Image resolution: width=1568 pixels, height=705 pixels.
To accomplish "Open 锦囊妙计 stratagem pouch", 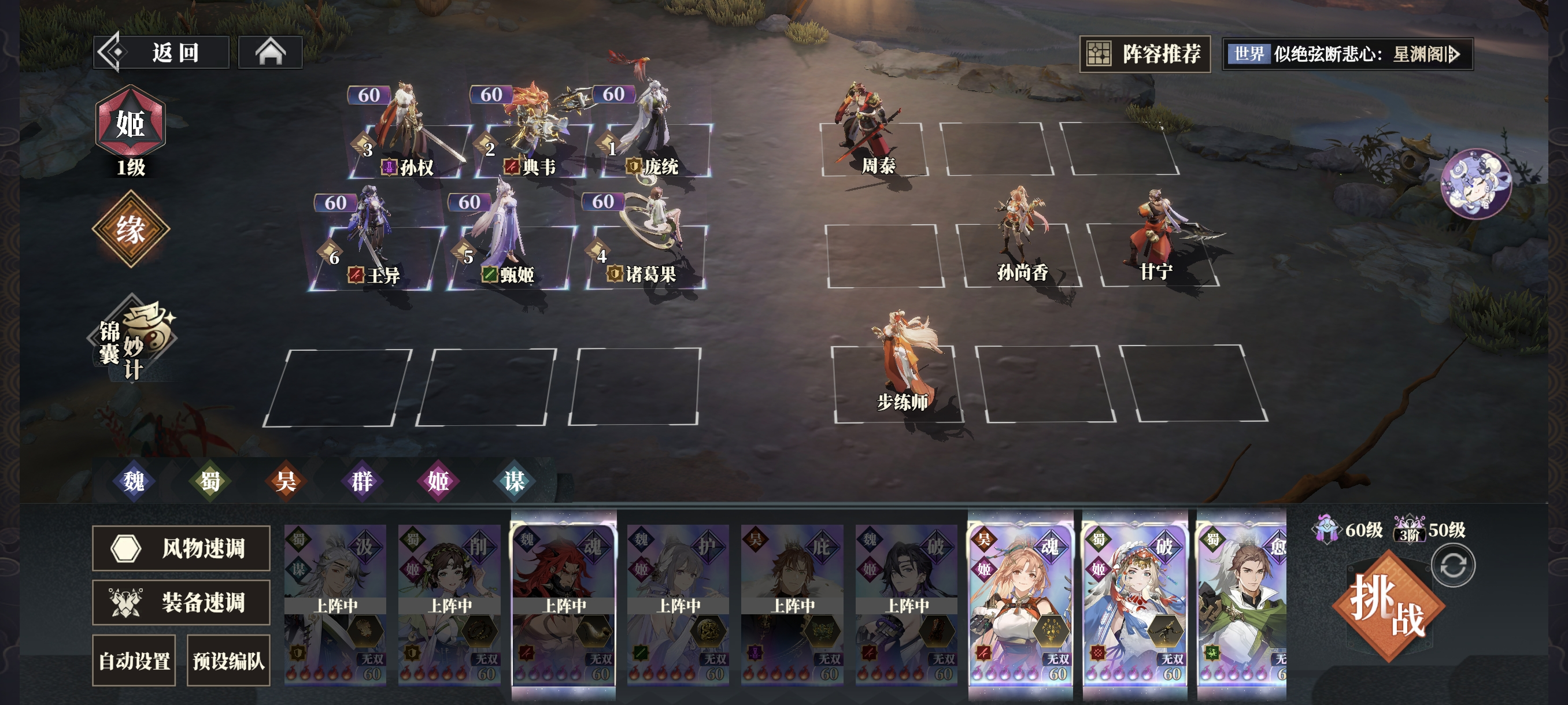I will (131, 339).
